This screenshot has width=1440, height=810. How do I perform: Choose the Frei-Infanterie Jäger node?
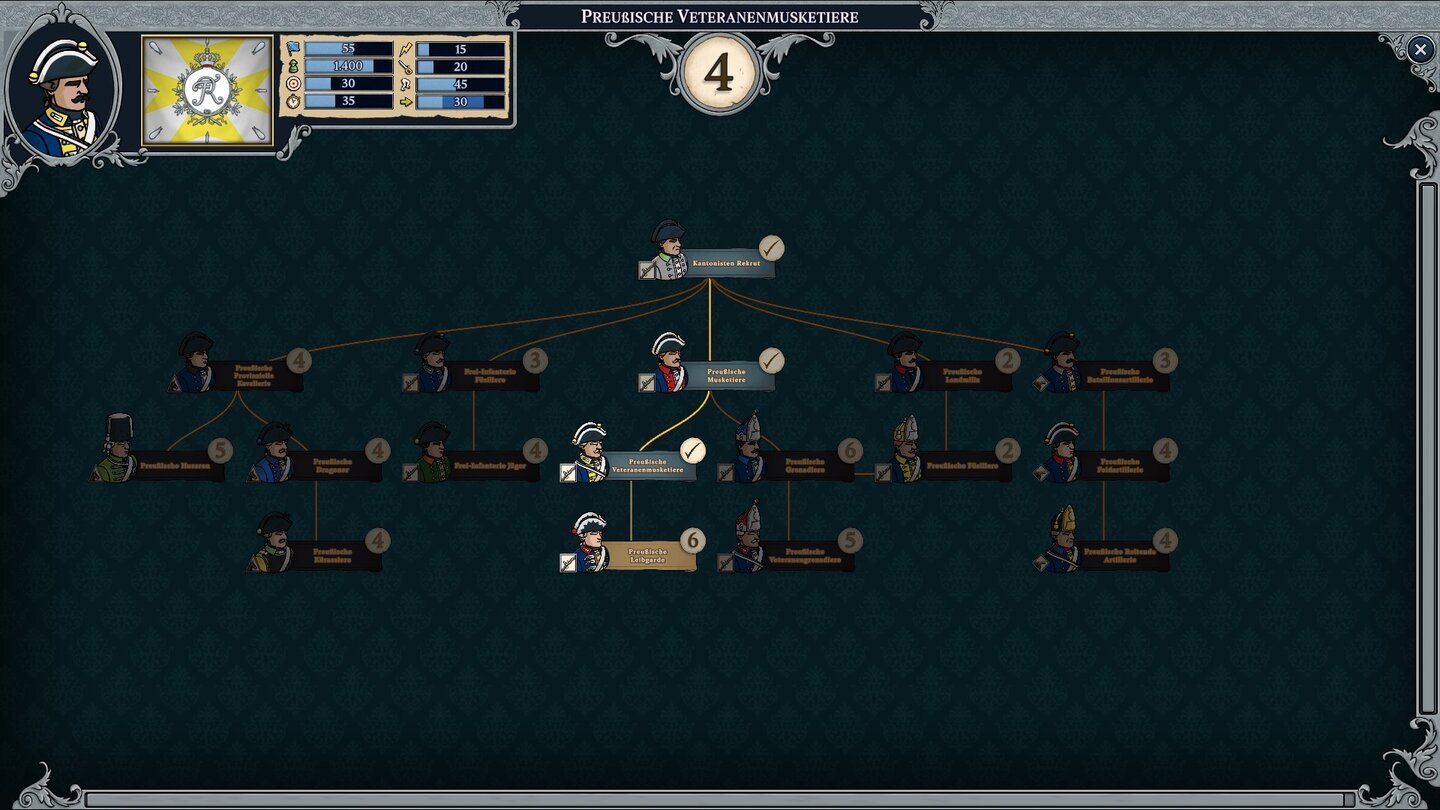point(490,466)
